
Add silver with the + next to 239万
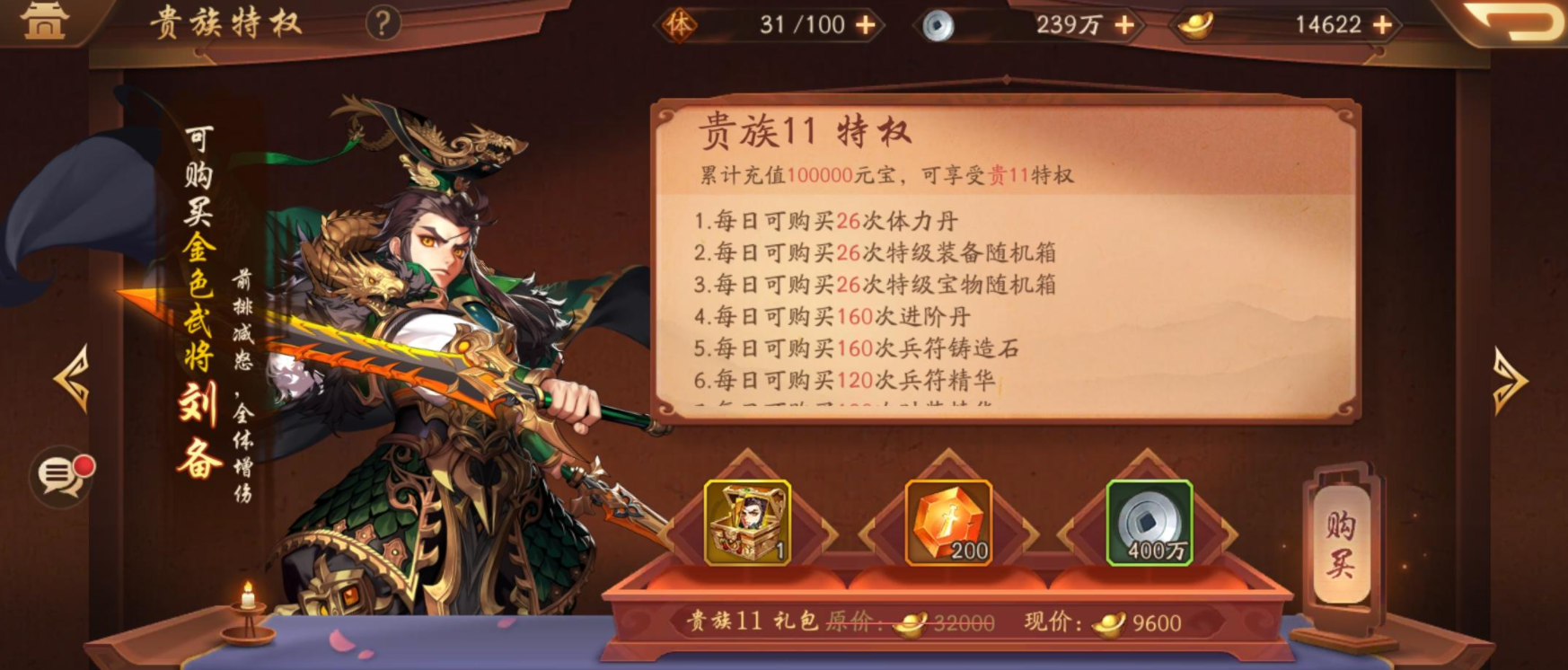1126,25
